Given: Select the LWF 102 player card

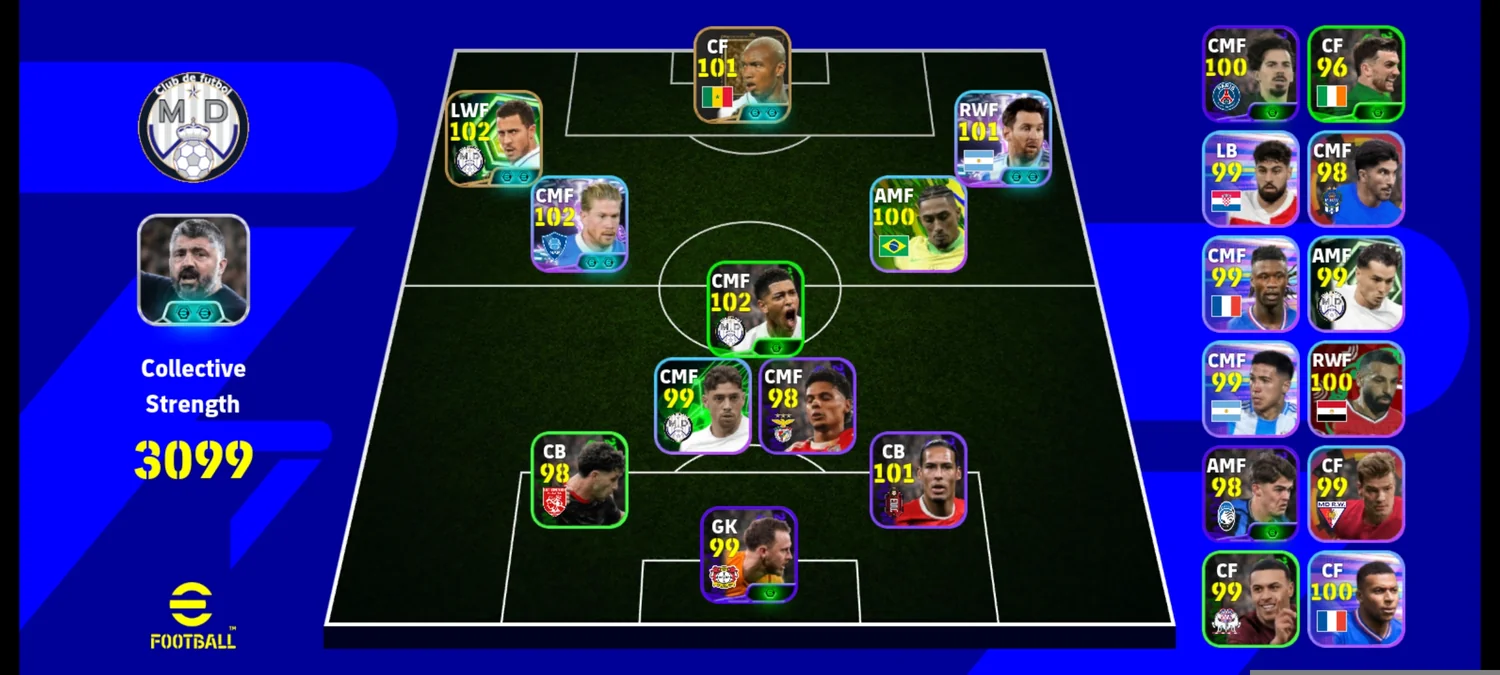Looking at the screenshot, I should tap(494, 138).
